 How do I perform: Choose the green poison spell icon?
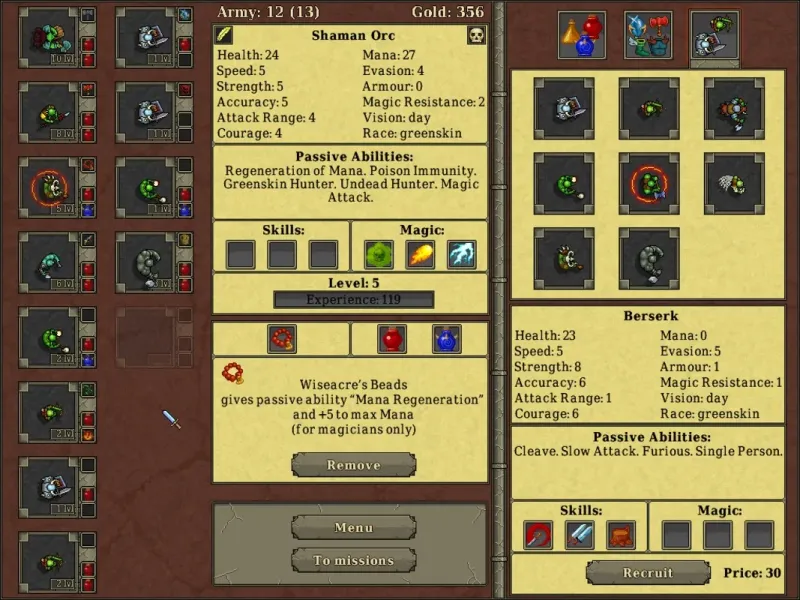click(x=378, y=254)
